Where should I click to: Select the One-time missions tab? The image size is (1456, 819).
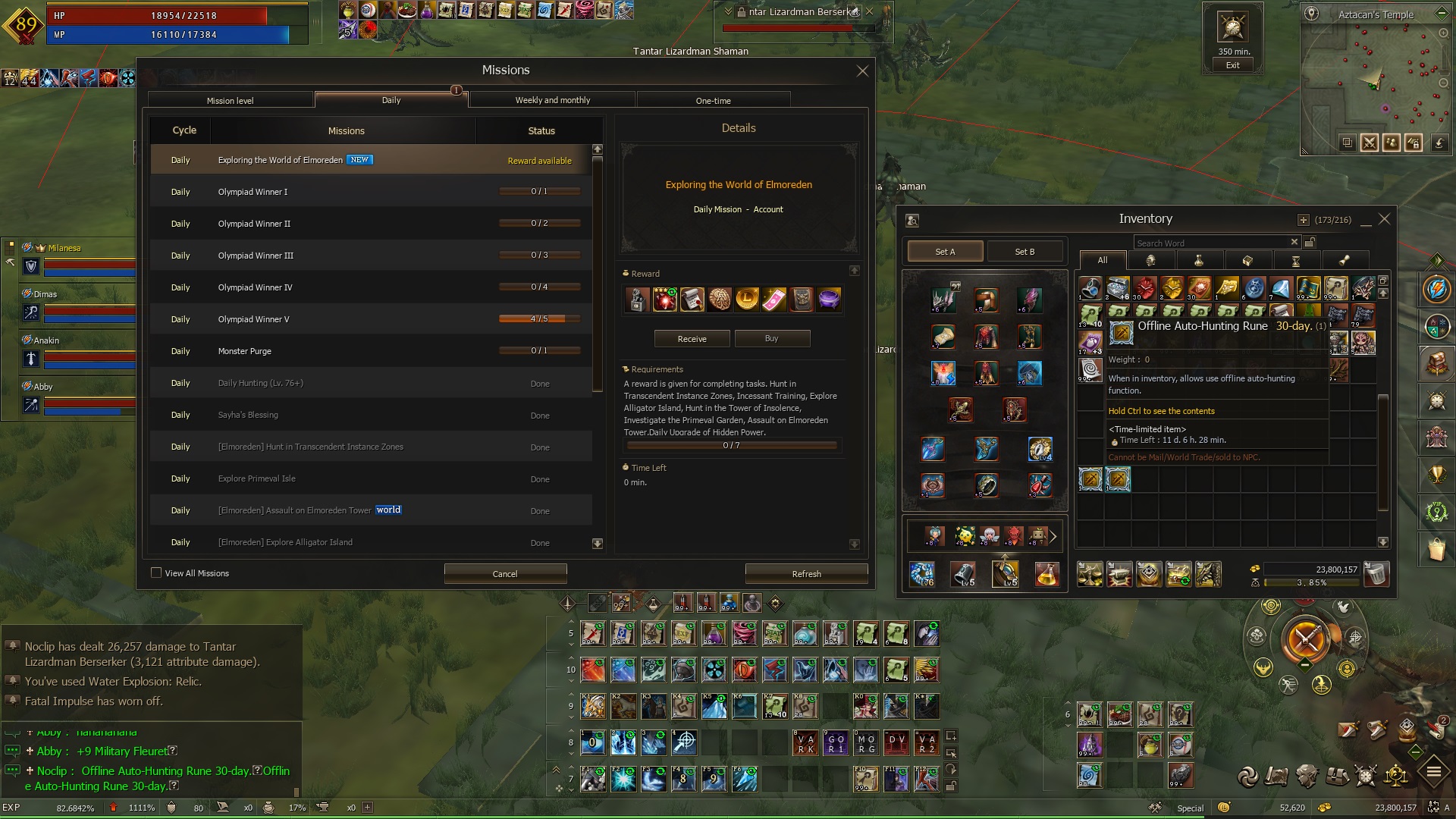[713, 100]
